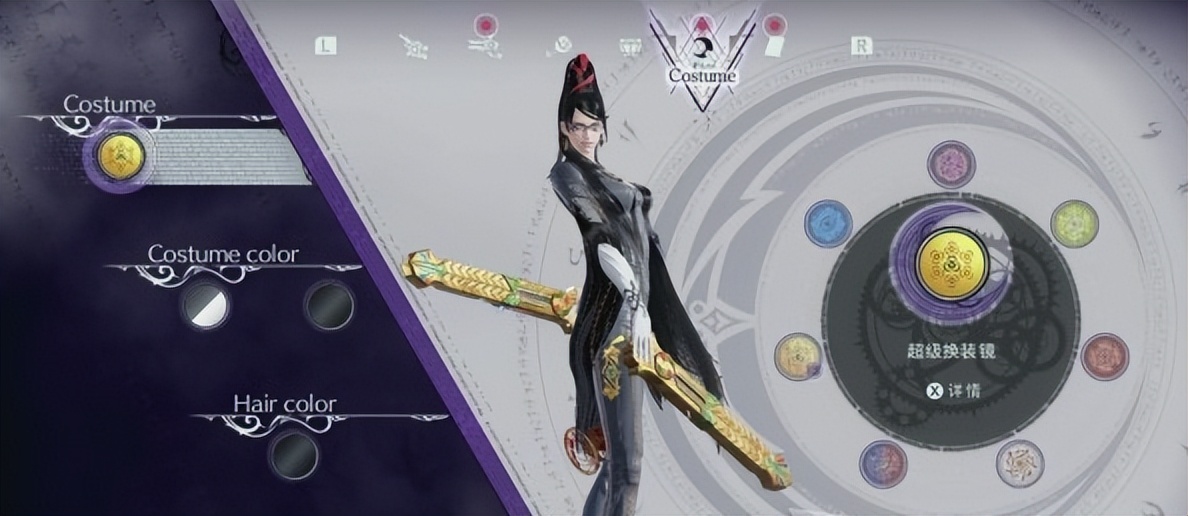
Task: Choose the purple mirror on the wheel
Action: (x=951, y=165)
